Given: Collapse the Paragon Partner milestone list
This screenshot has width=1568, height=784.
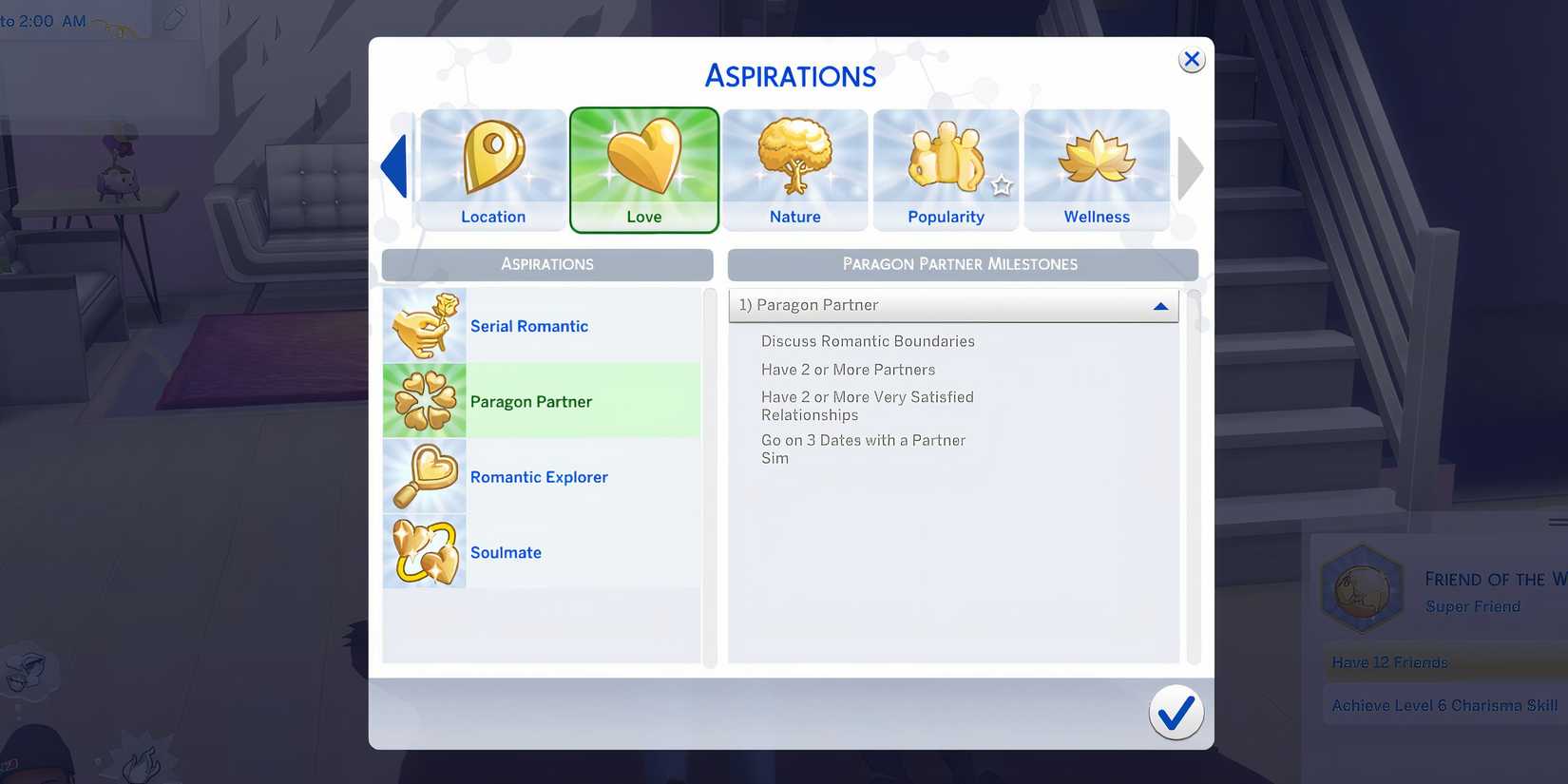Looking at the screenshot, I should [x=1159, y=305].
